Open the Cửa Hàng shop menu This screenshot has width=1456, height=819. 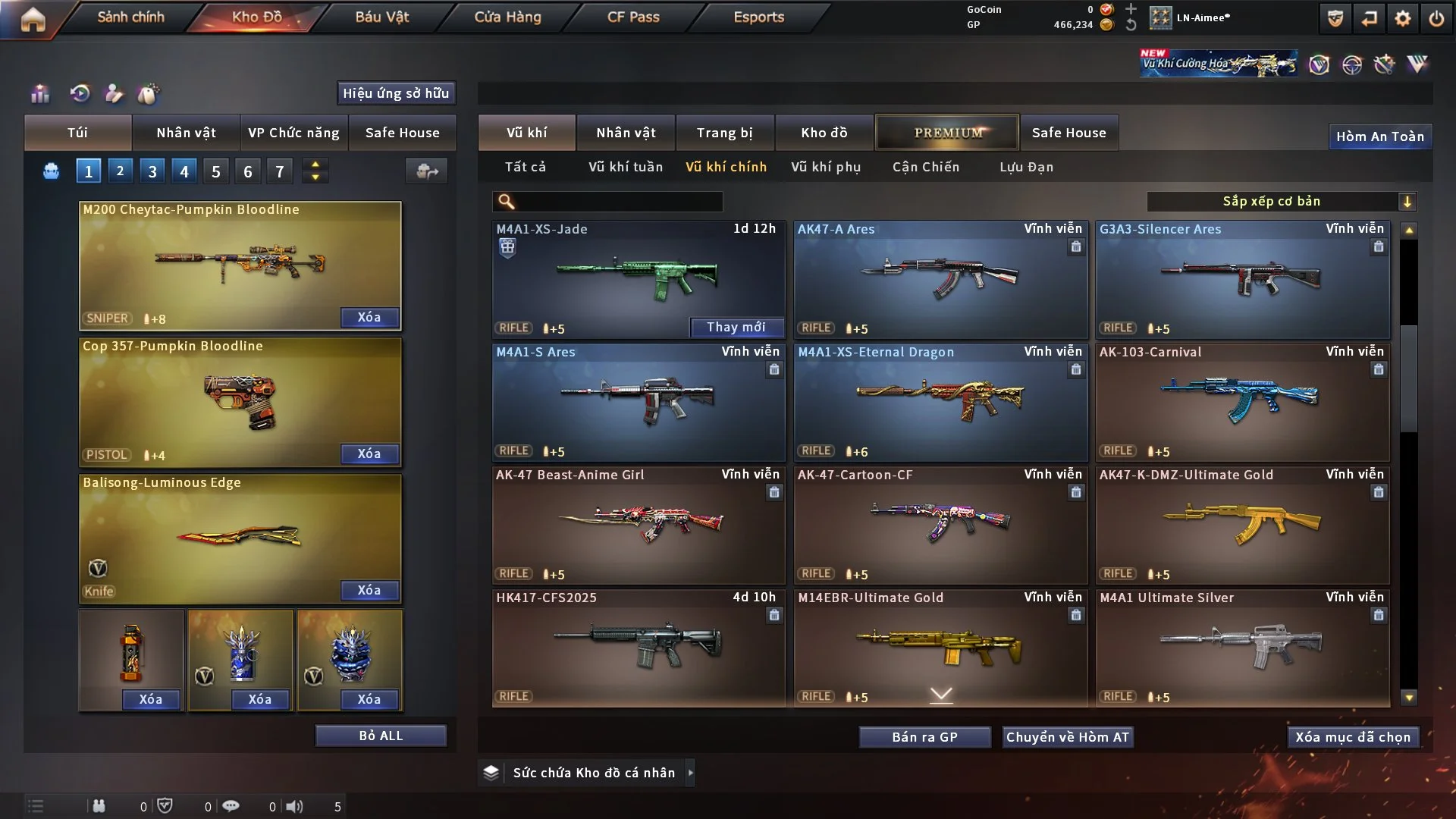[507, 17]
